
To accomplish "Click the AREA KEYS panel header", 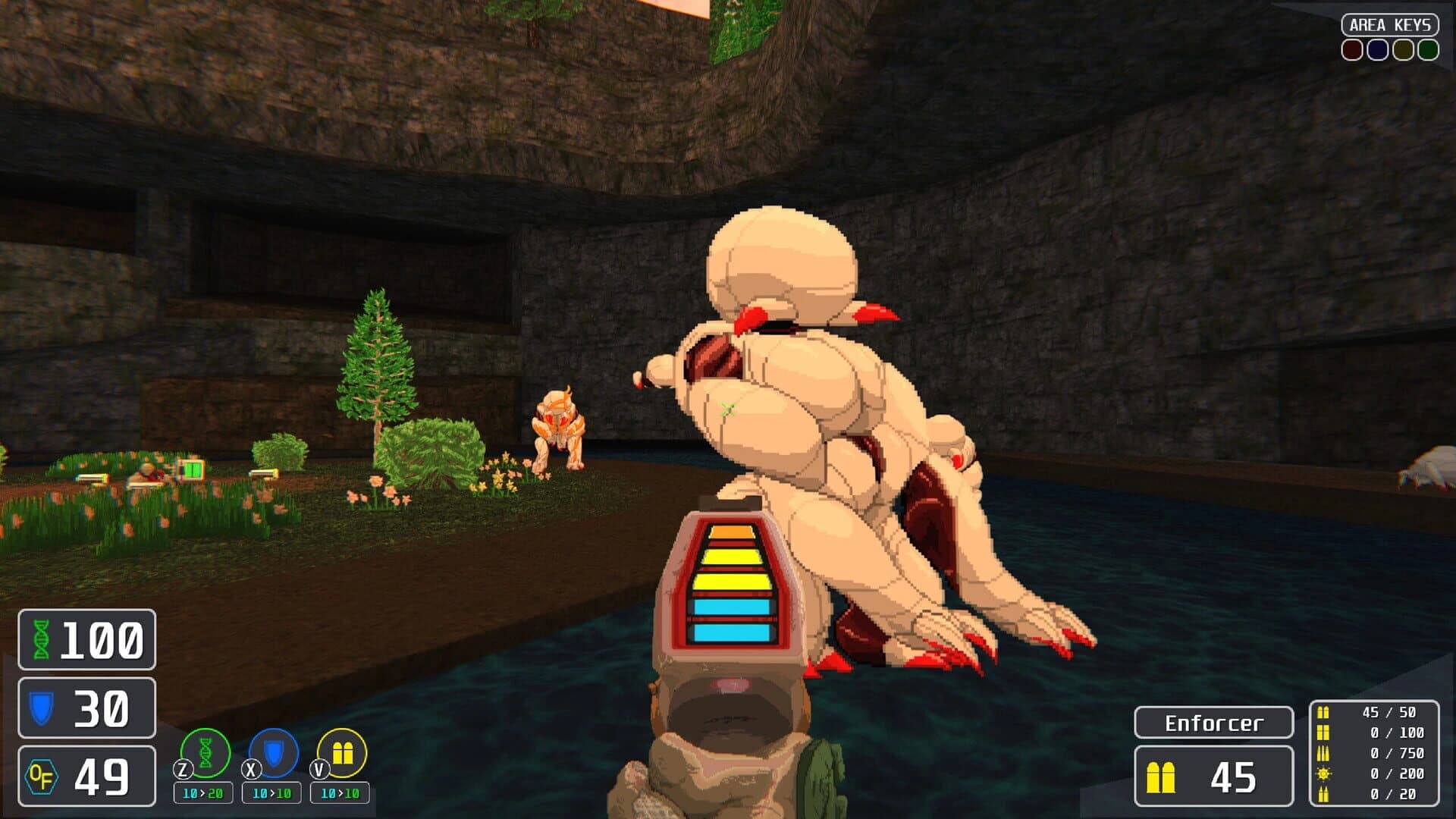I will (1392, 23).
